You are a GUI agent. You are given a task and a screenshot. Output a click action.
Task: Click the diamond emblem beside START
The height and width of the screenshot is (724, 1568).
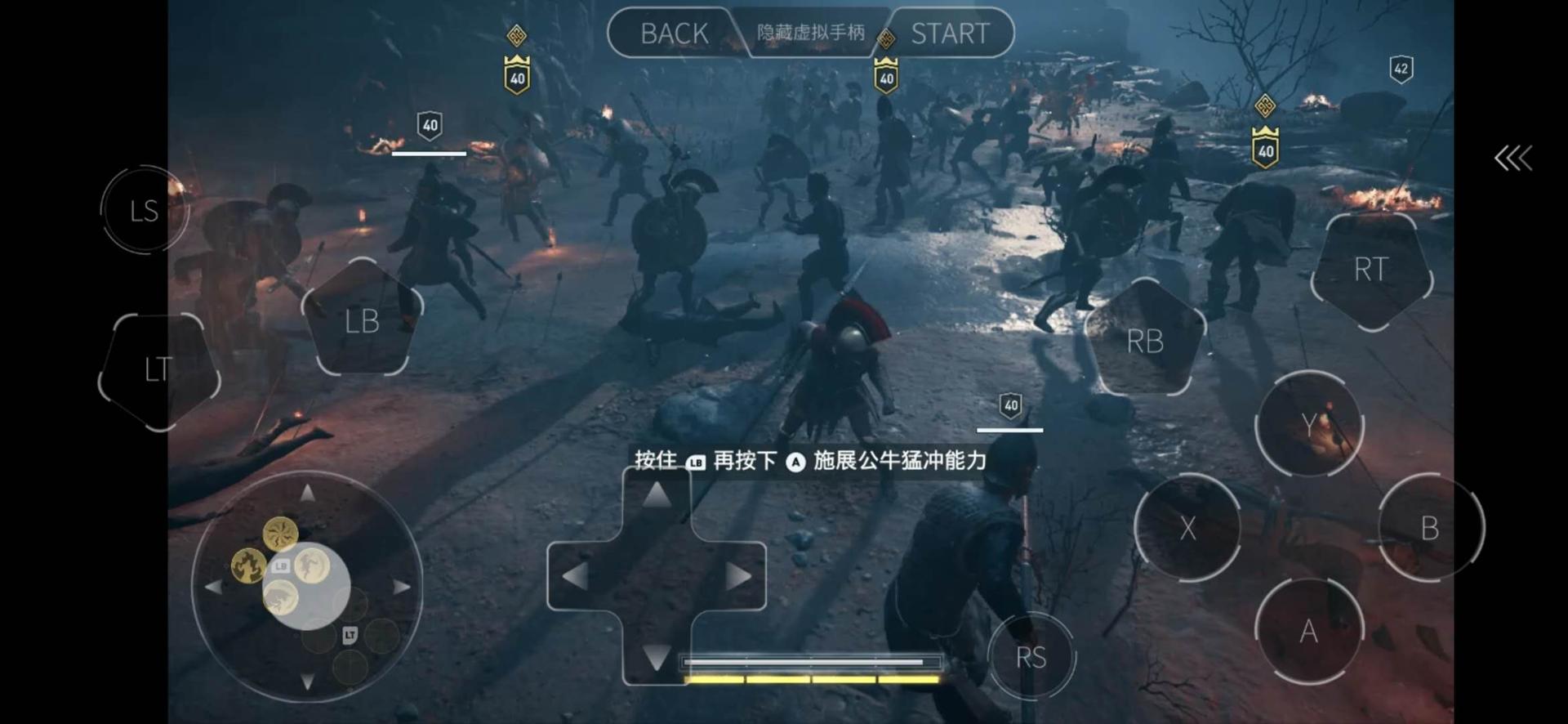click(x=887, y=36)
